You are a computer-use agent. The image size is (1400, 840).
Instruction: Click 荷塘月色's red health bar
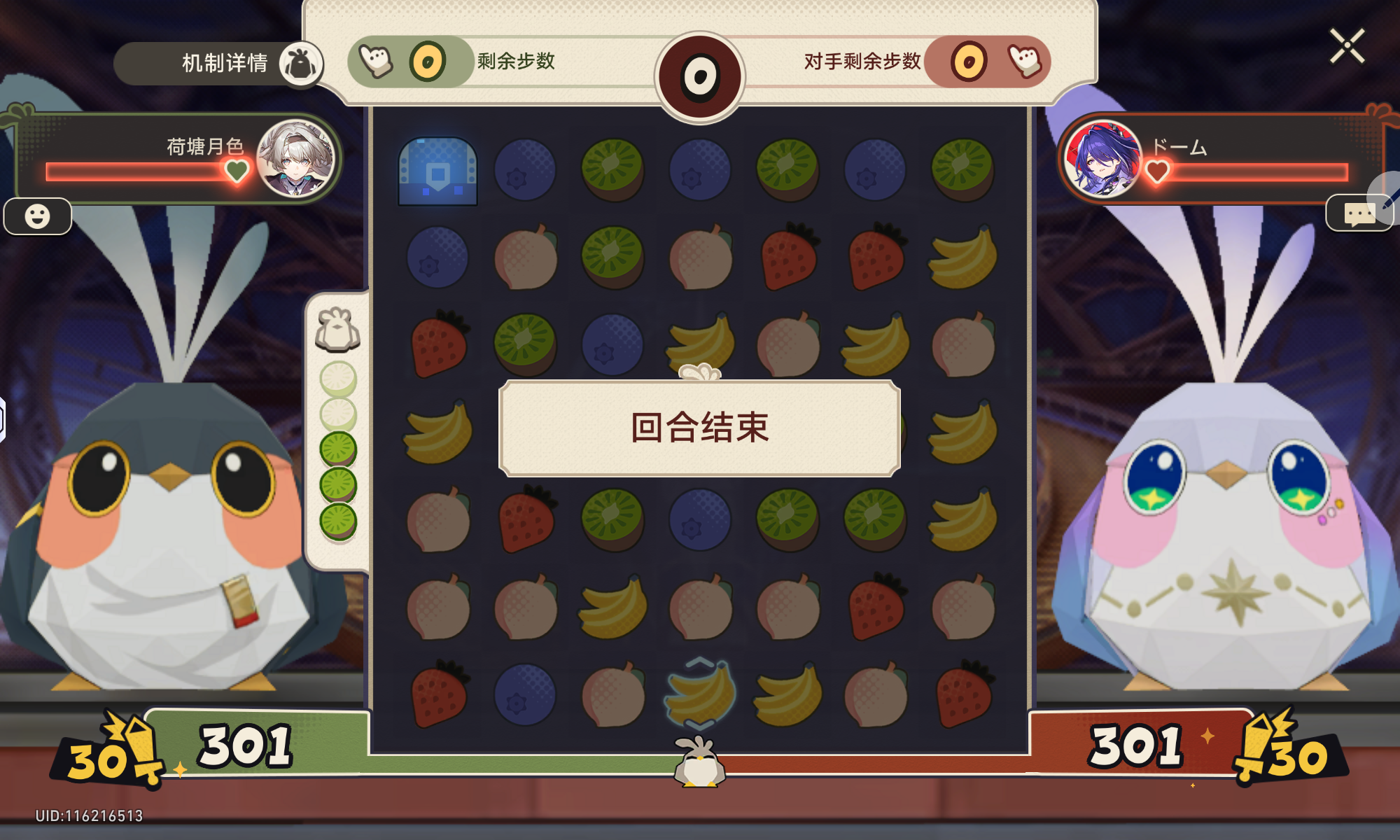click(133, 170)
